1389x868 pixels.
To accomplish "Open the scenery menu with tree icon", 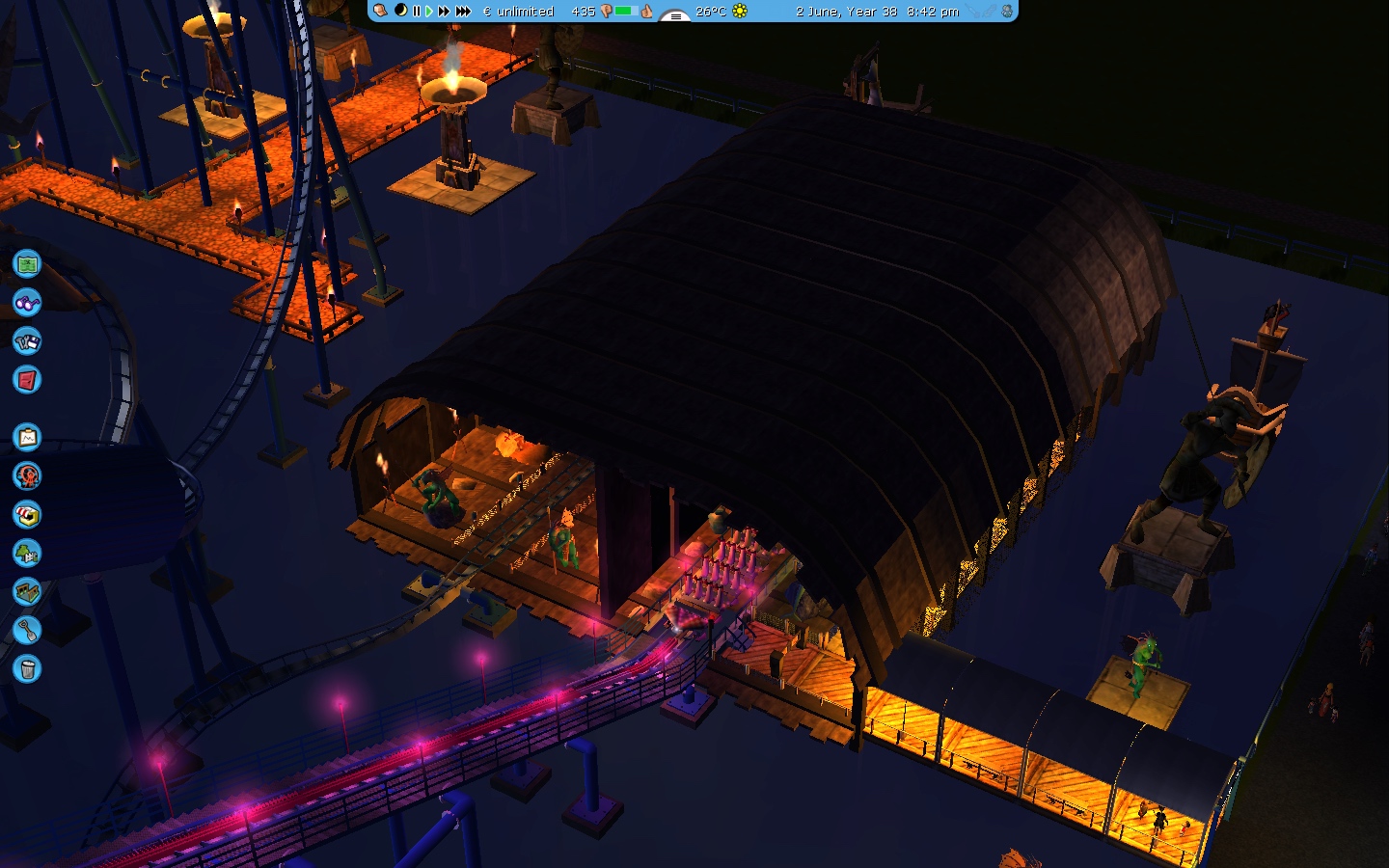I will [27, 554].
